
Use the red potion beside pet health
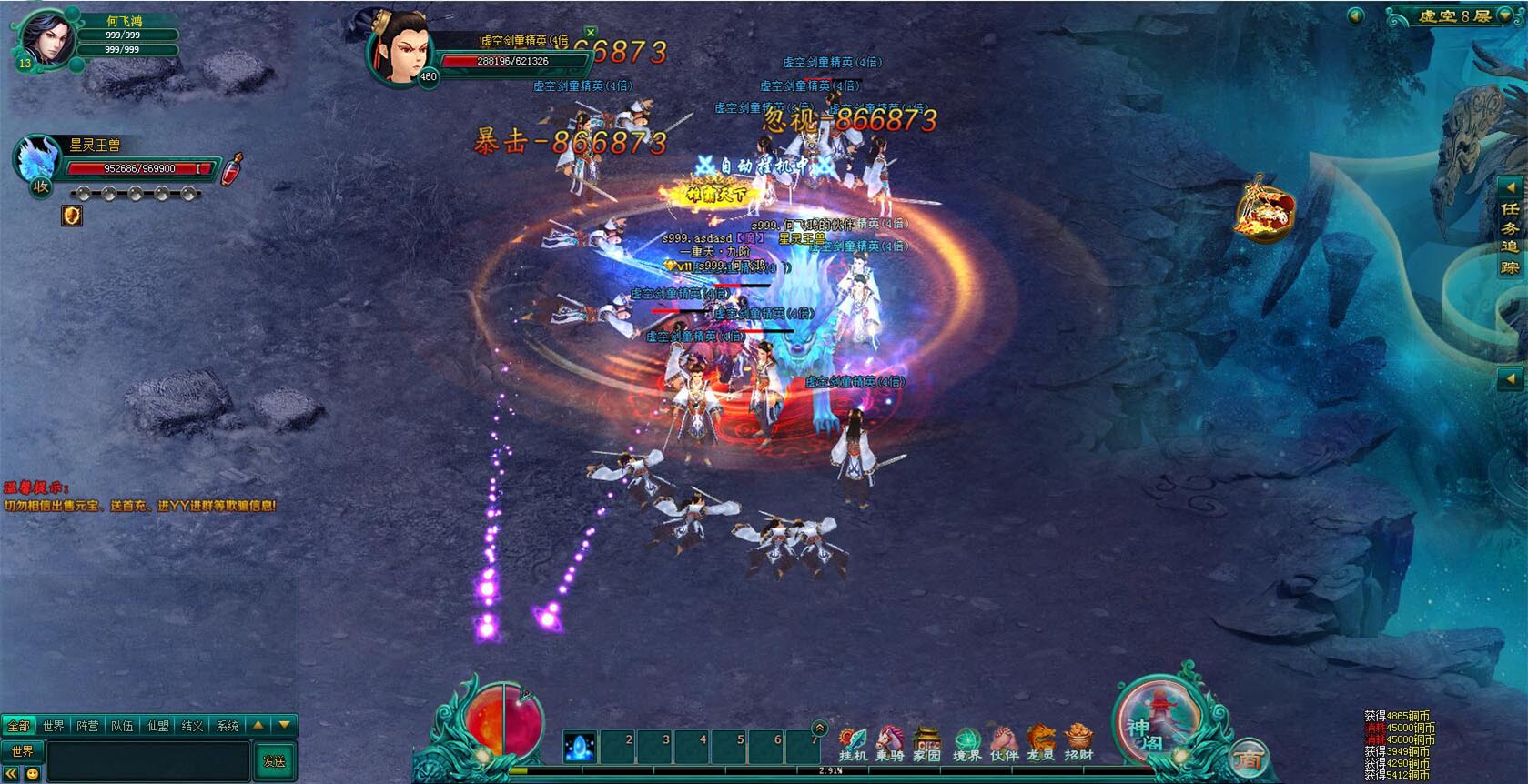tap(234, 169)
